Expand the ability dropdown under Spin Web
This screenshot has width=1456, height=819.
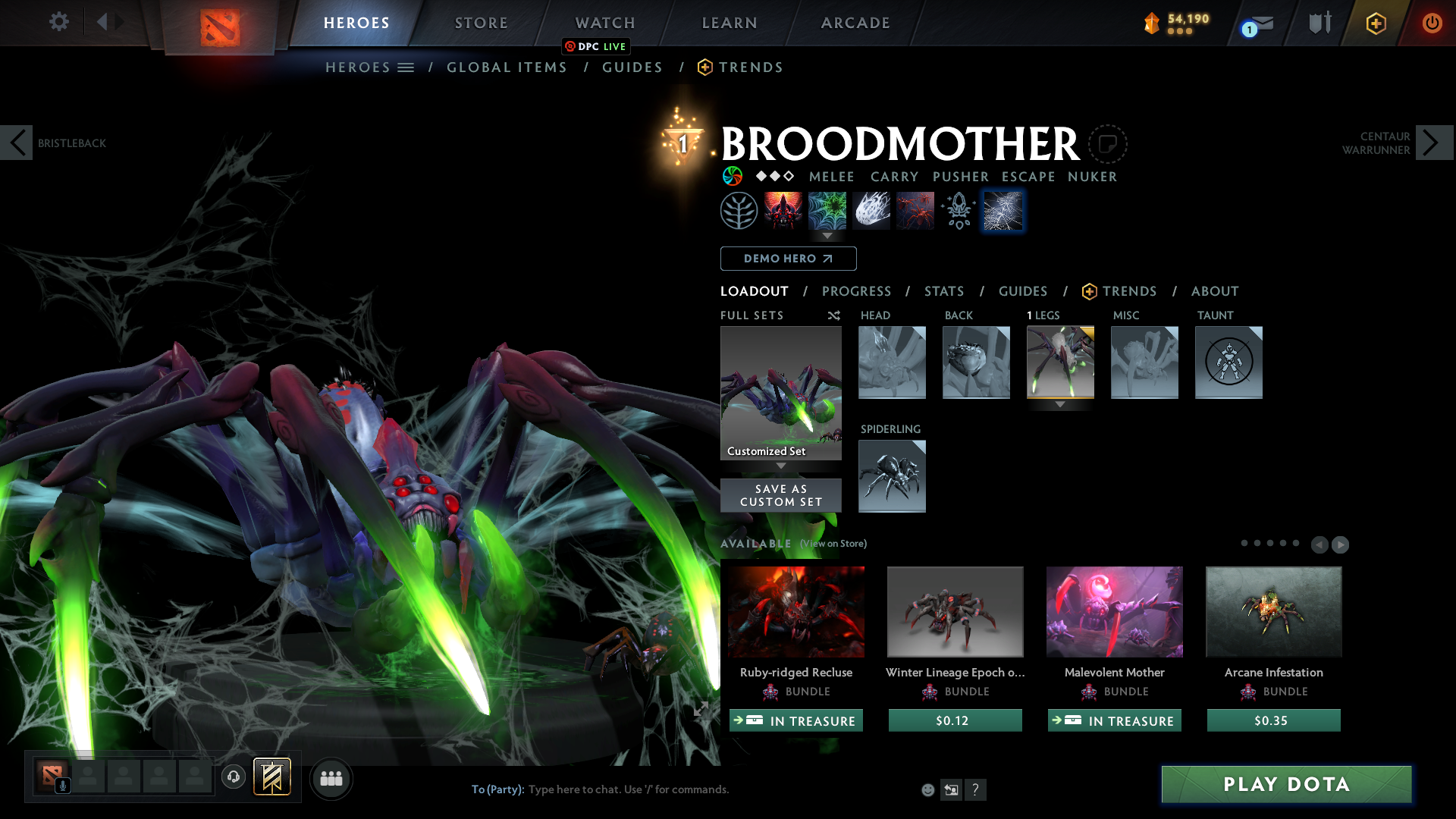[x=827, y=237]
